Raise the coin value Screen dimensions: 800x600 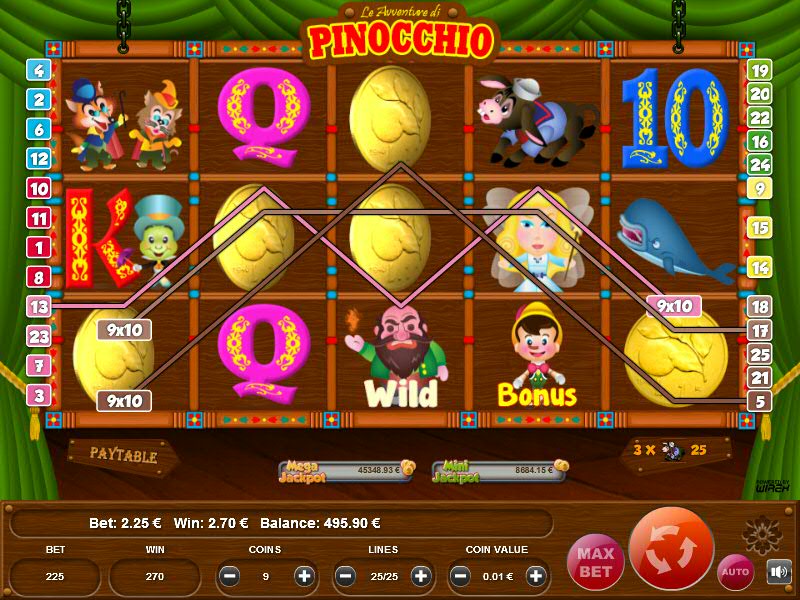tap(537, 576)
